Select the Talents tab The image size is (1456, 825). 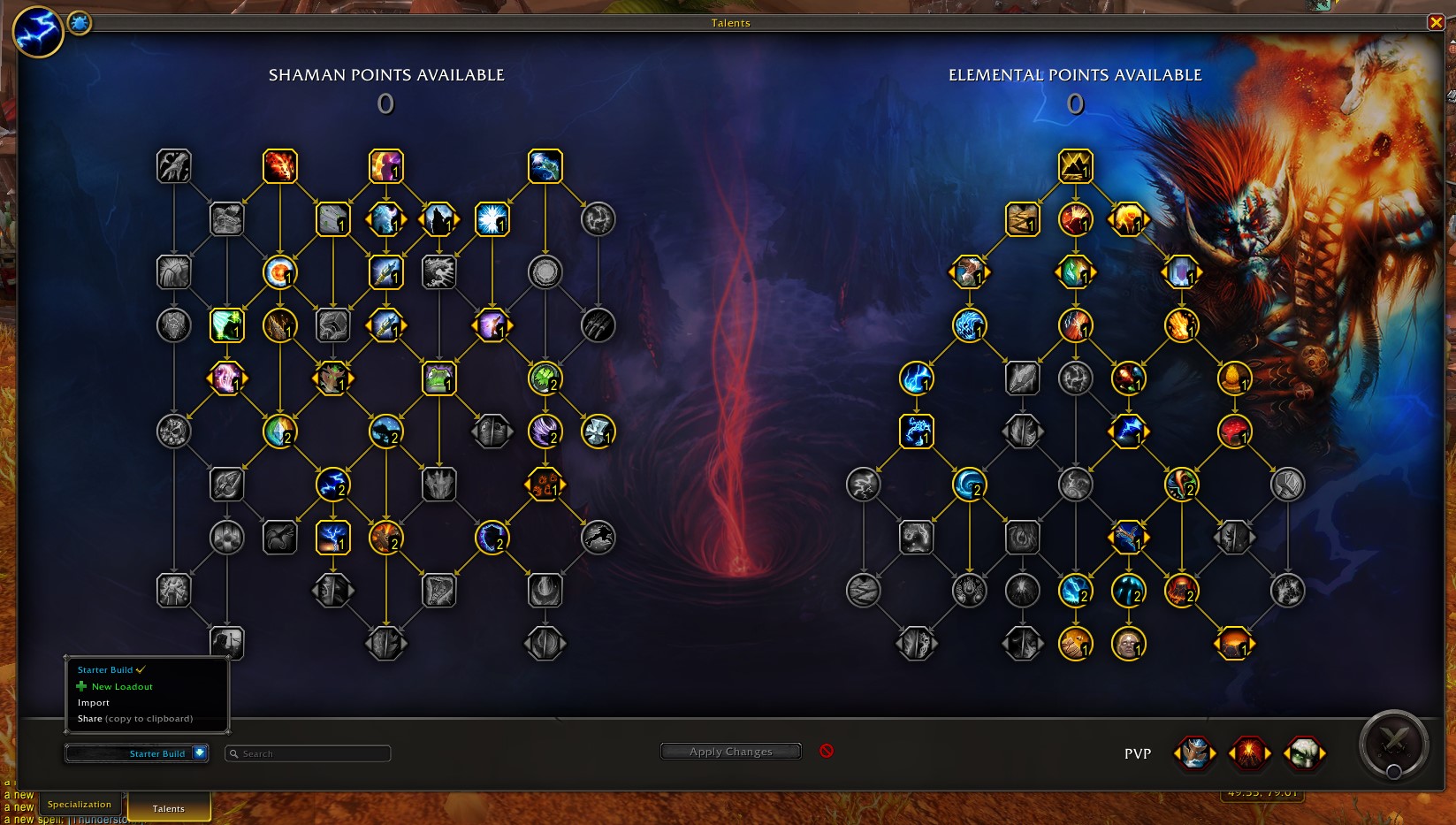(x=168, y=807)
